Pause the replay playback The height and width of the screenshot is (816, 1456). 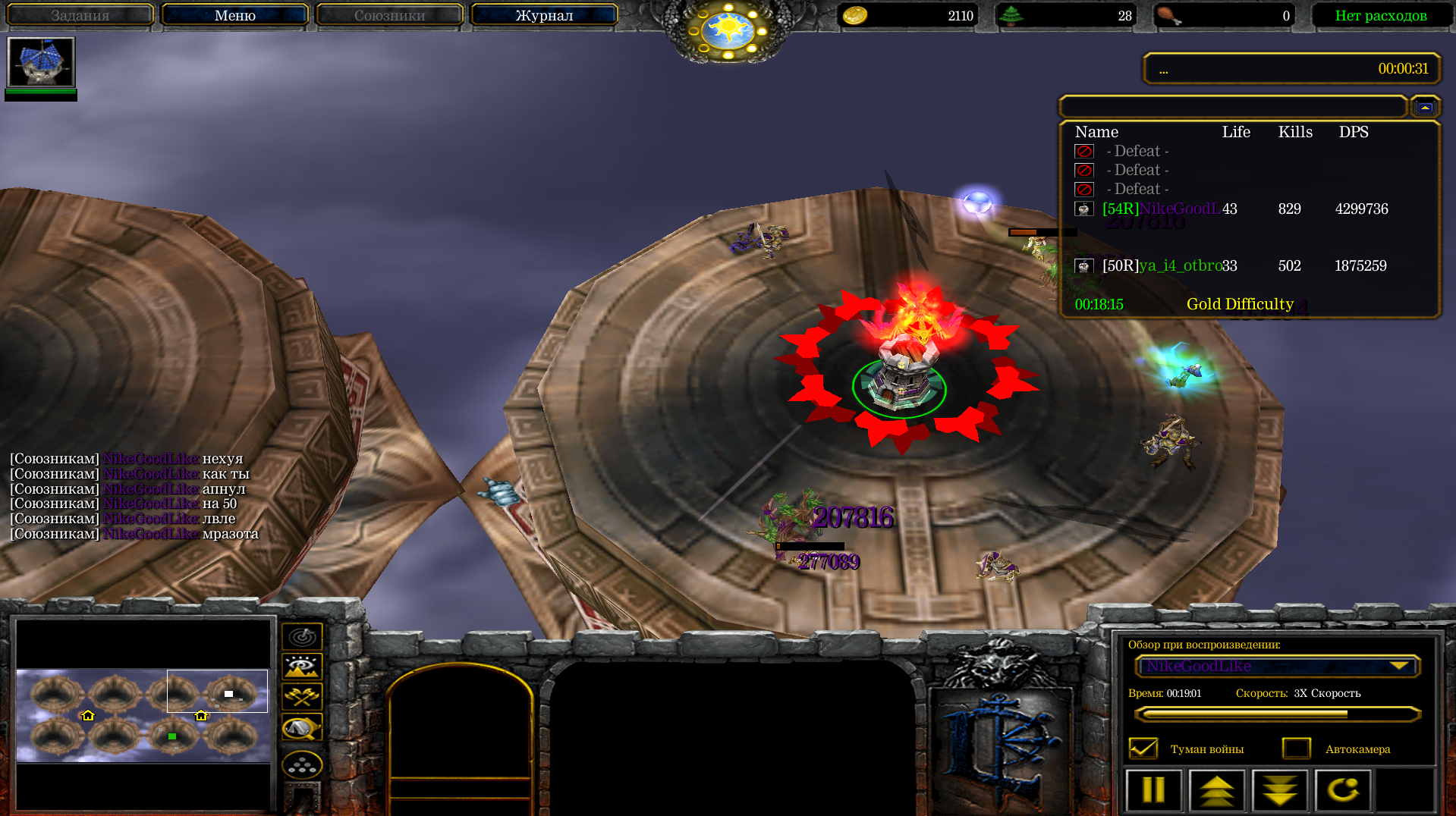point(1153,790)
